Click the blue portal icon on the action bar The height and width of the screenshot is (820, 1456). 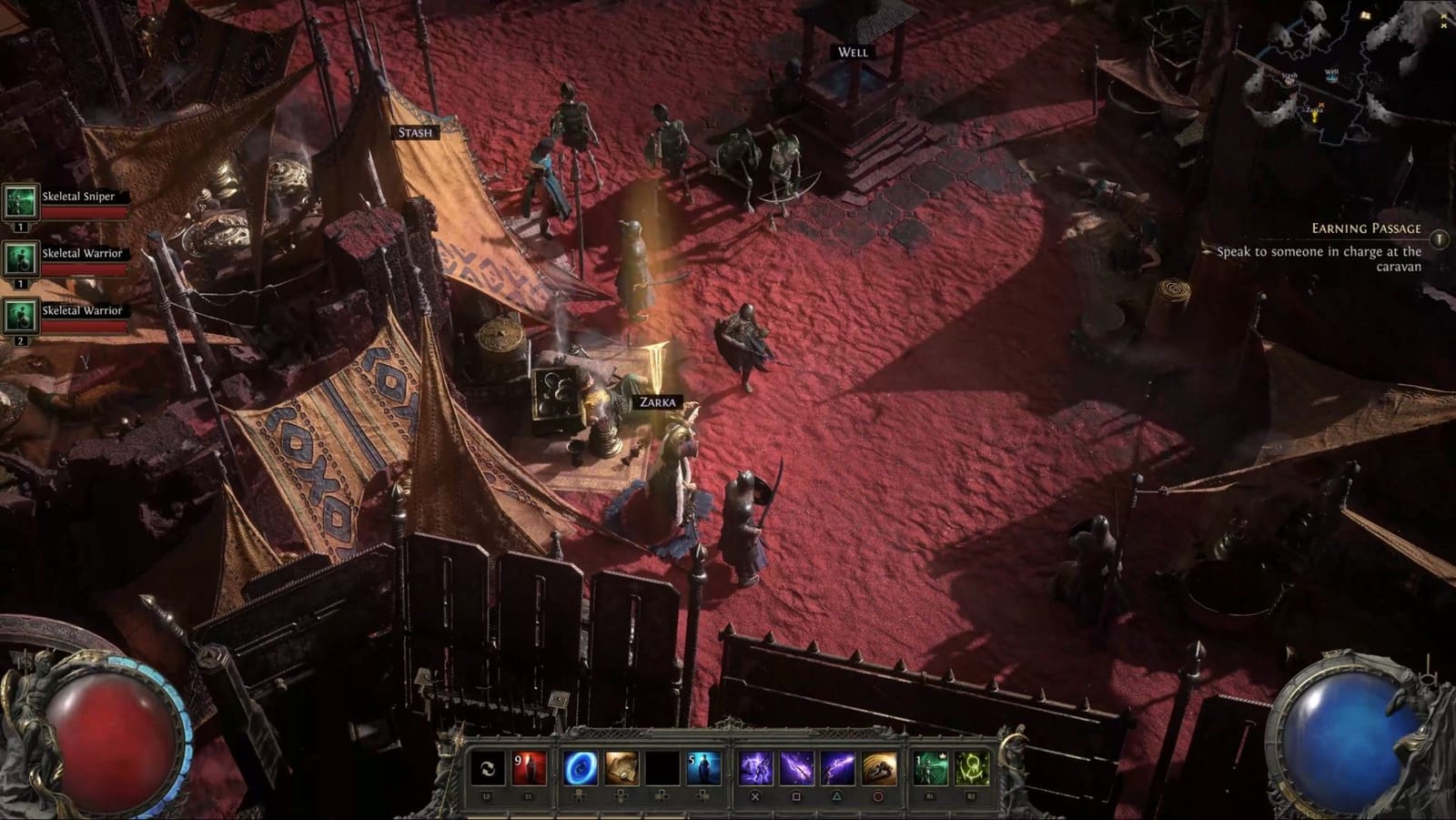581,769
